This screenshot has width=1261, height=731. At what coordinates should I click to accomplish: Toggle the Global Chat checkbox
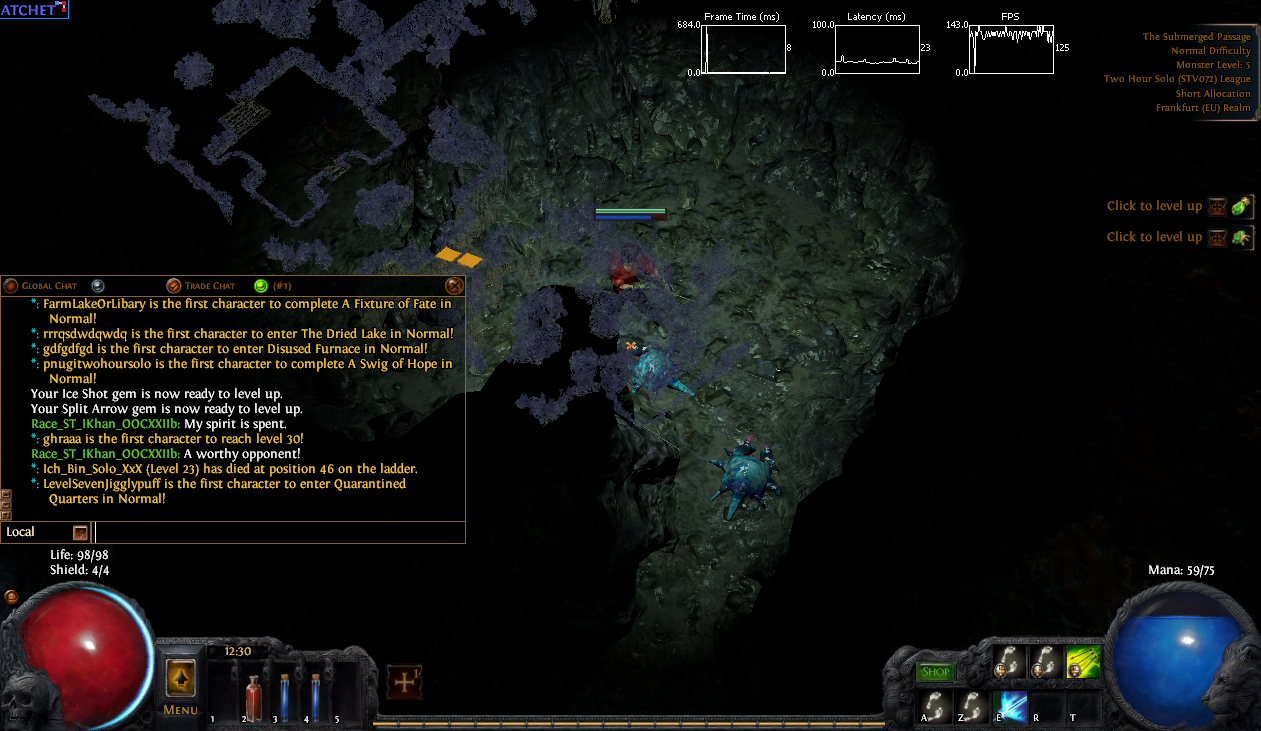10,286
